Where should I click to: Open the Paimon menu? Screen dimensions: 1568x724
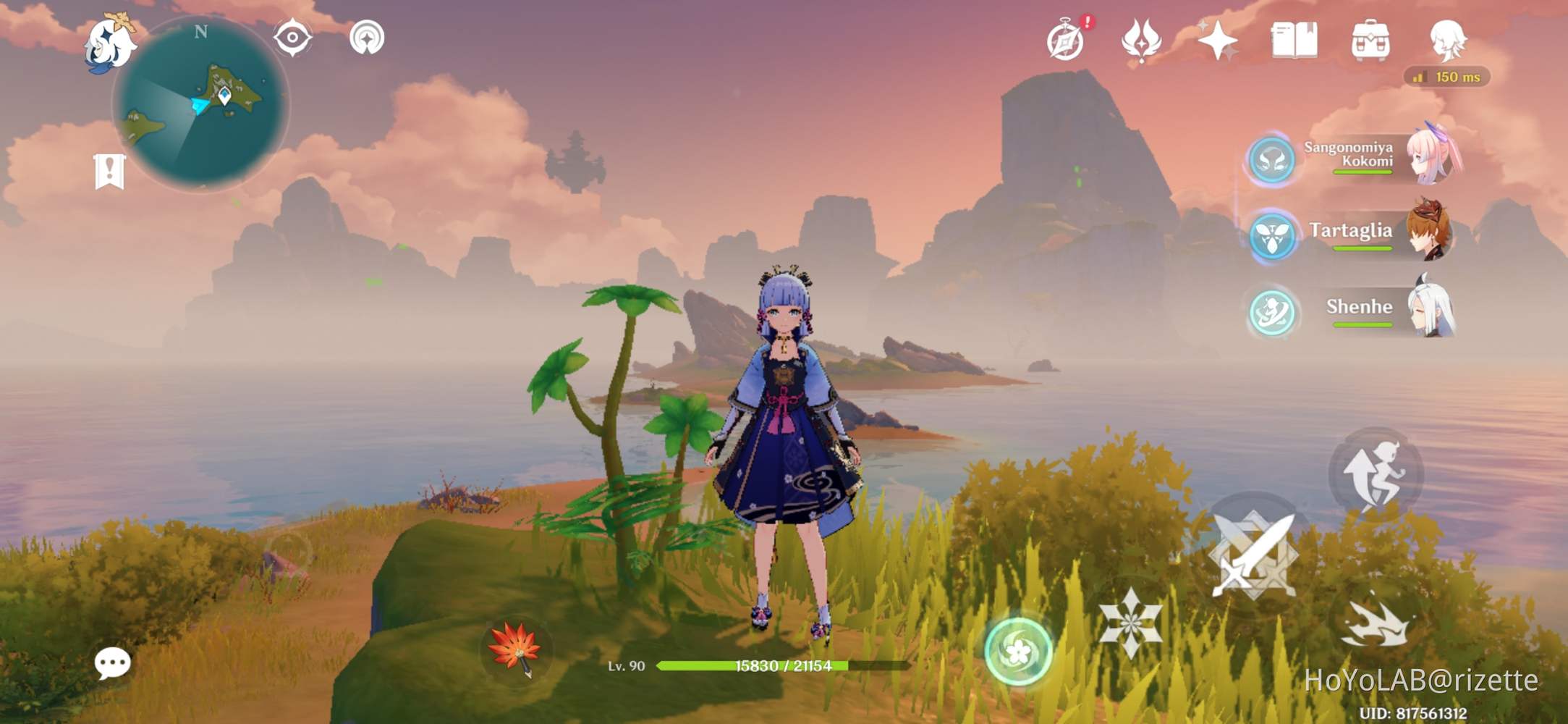pyautogui.click(x=109, y=43)
